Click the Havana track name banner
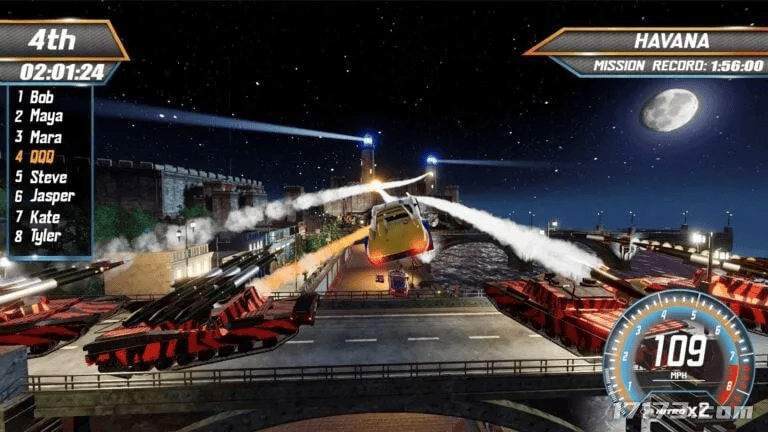The width and height of the screenshot is (768, 432). tap(671, 42)
